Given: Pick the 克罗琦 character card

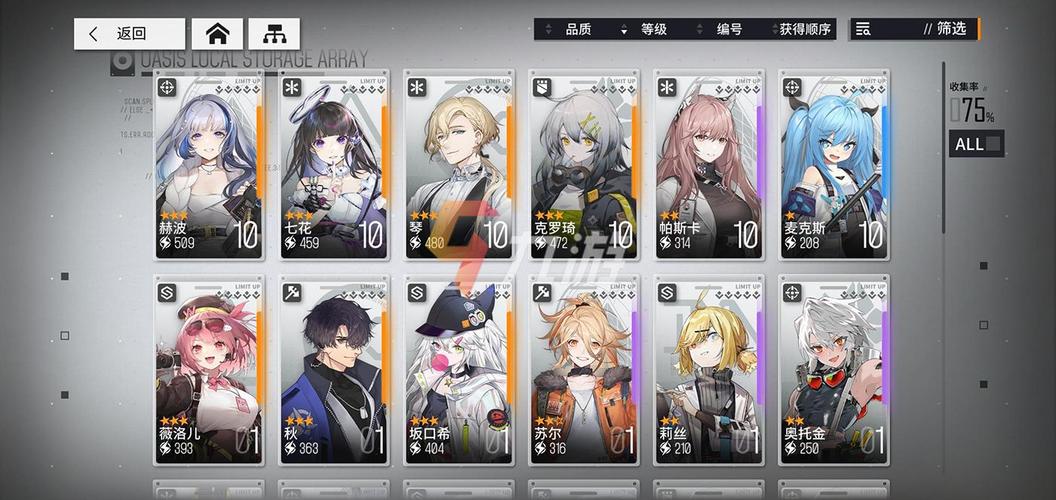Looking at the screenshot, I should (x=584, y=165).
